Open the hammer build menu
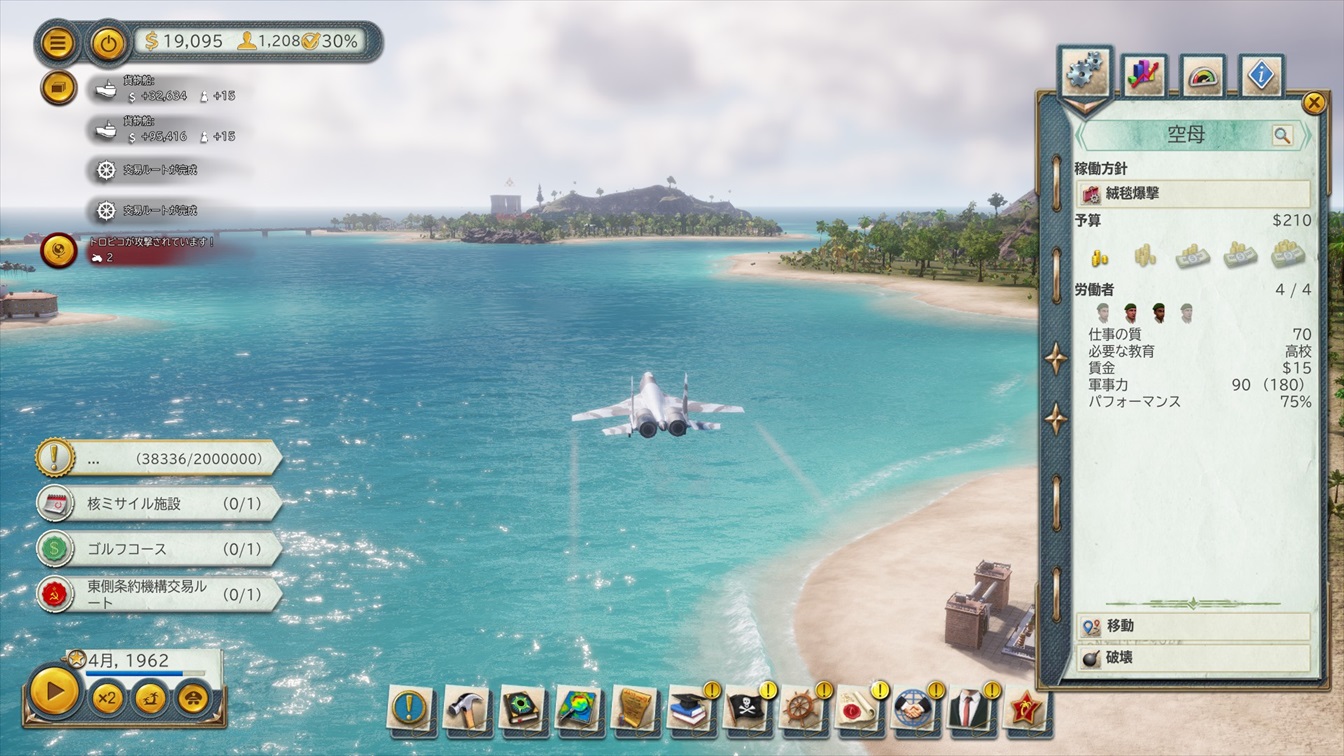 pyautogui.click(x=465, y=708)
